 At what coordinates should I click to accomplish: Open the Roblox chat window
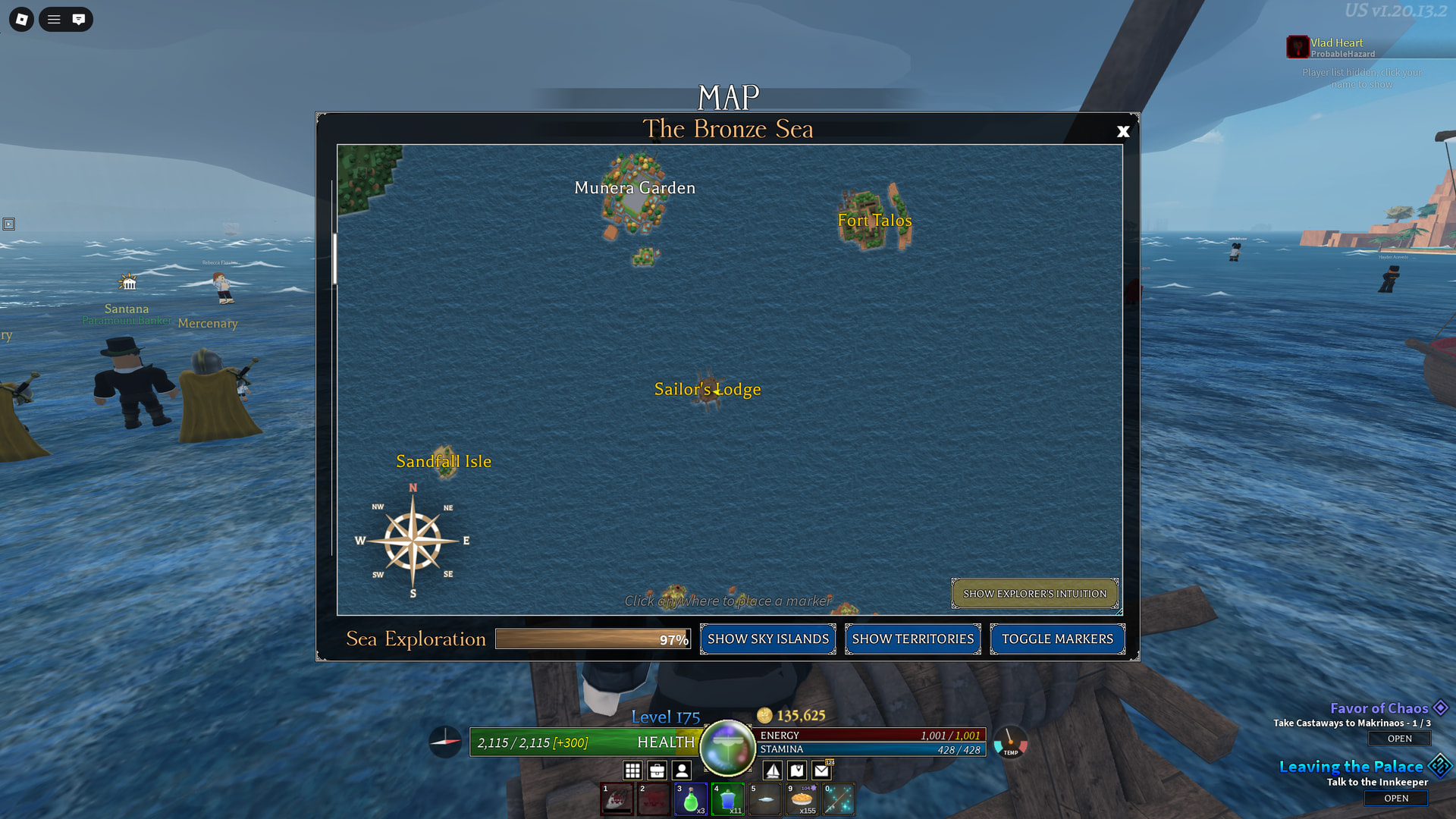(x=78, y=20)
